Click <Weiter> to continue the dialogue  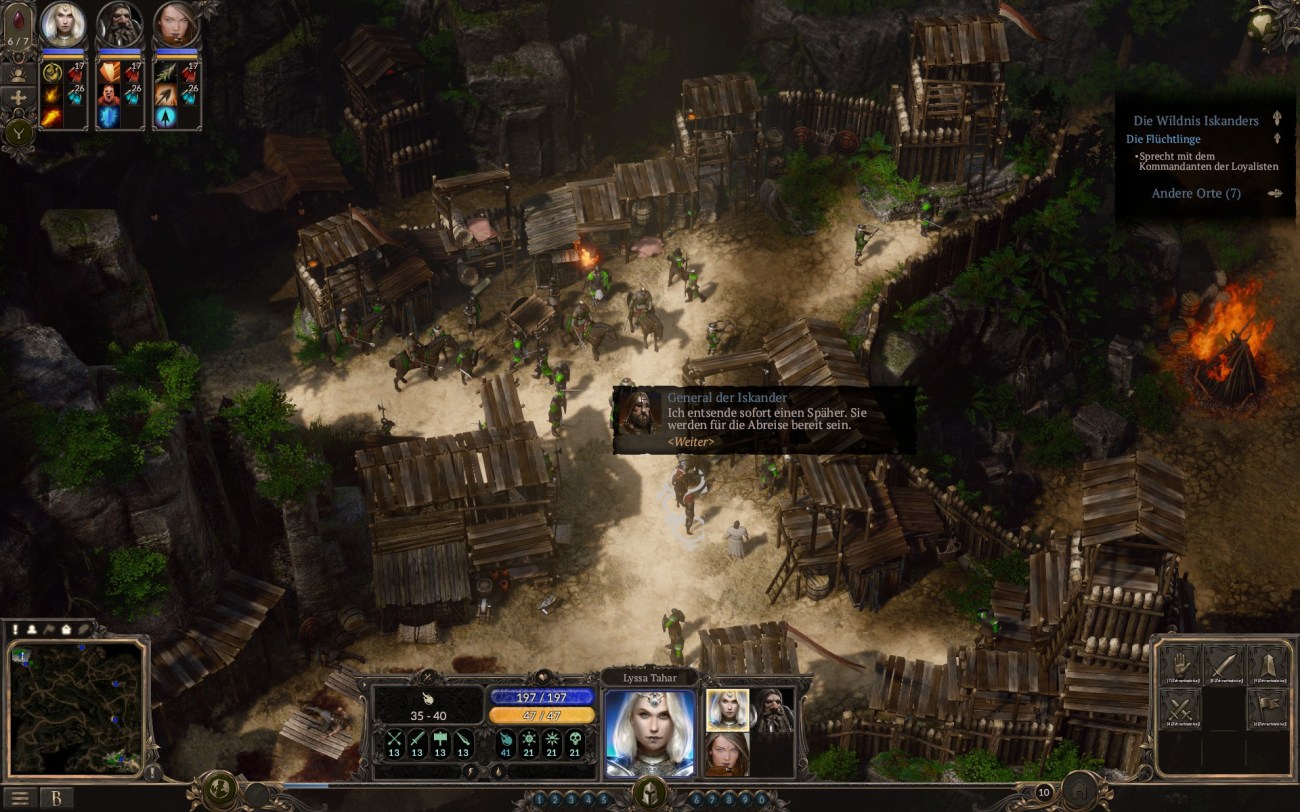pos(691,441)
